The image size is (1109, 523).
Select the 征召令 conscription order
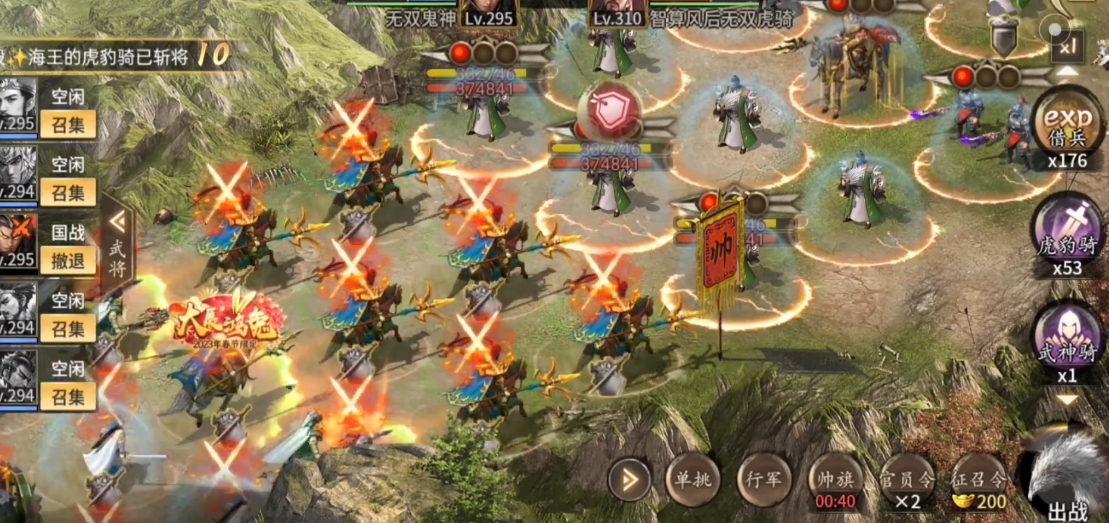click(978, 482)
